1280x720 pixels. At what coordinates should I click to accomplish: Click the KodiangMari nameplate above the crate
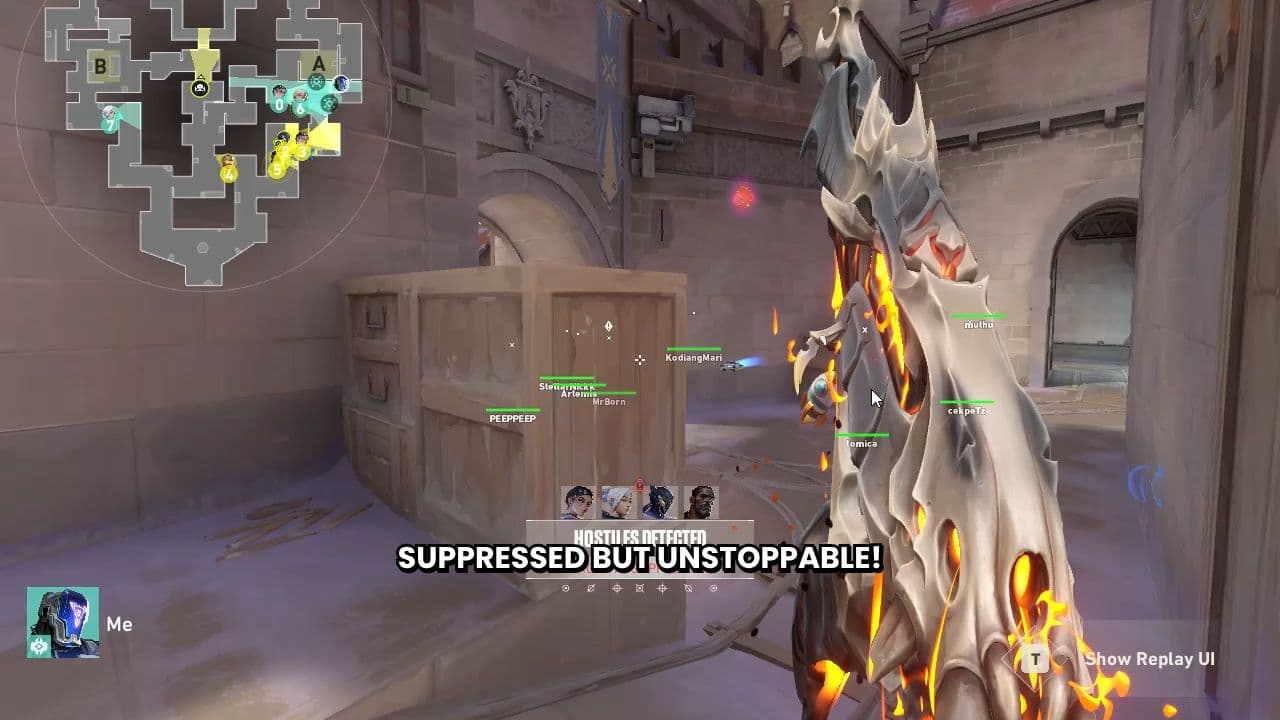tap(692, 357)
